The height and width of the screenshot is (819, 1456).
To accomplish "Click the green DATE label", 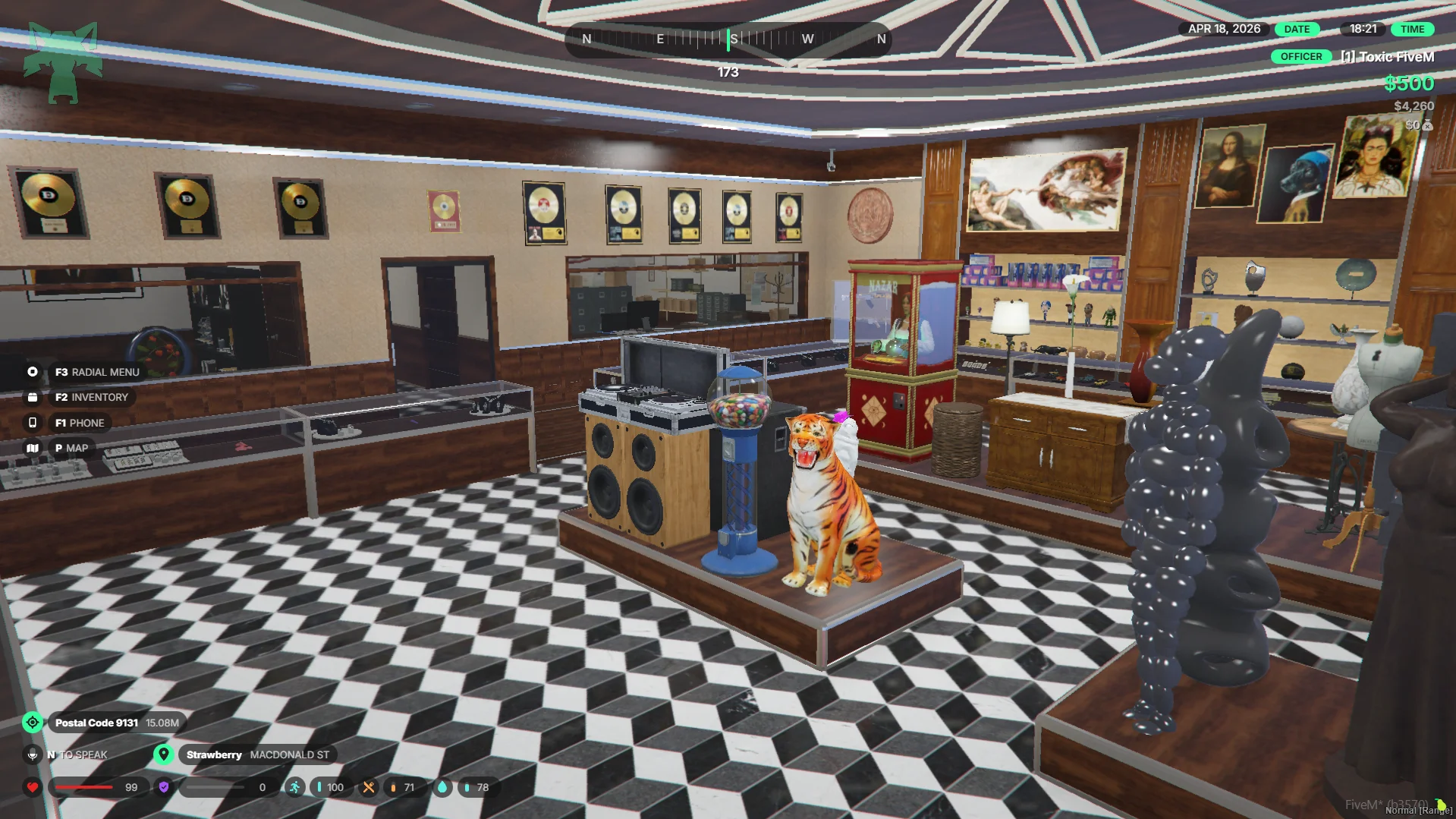I will click(x=1297, y=29).
